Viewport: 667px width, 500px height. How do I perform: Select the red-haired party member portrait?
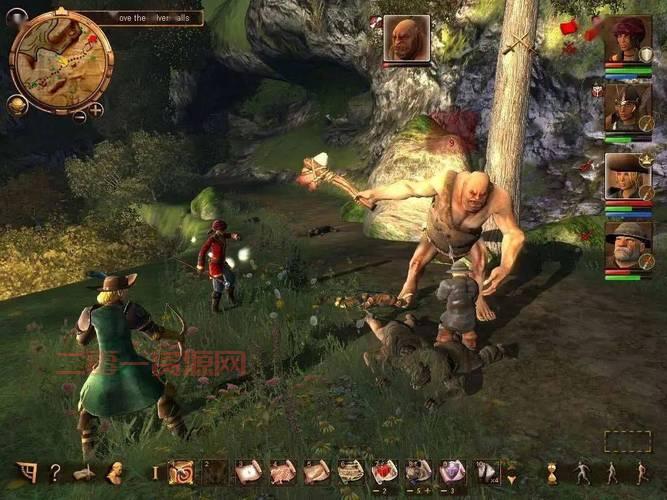(627, 40)
